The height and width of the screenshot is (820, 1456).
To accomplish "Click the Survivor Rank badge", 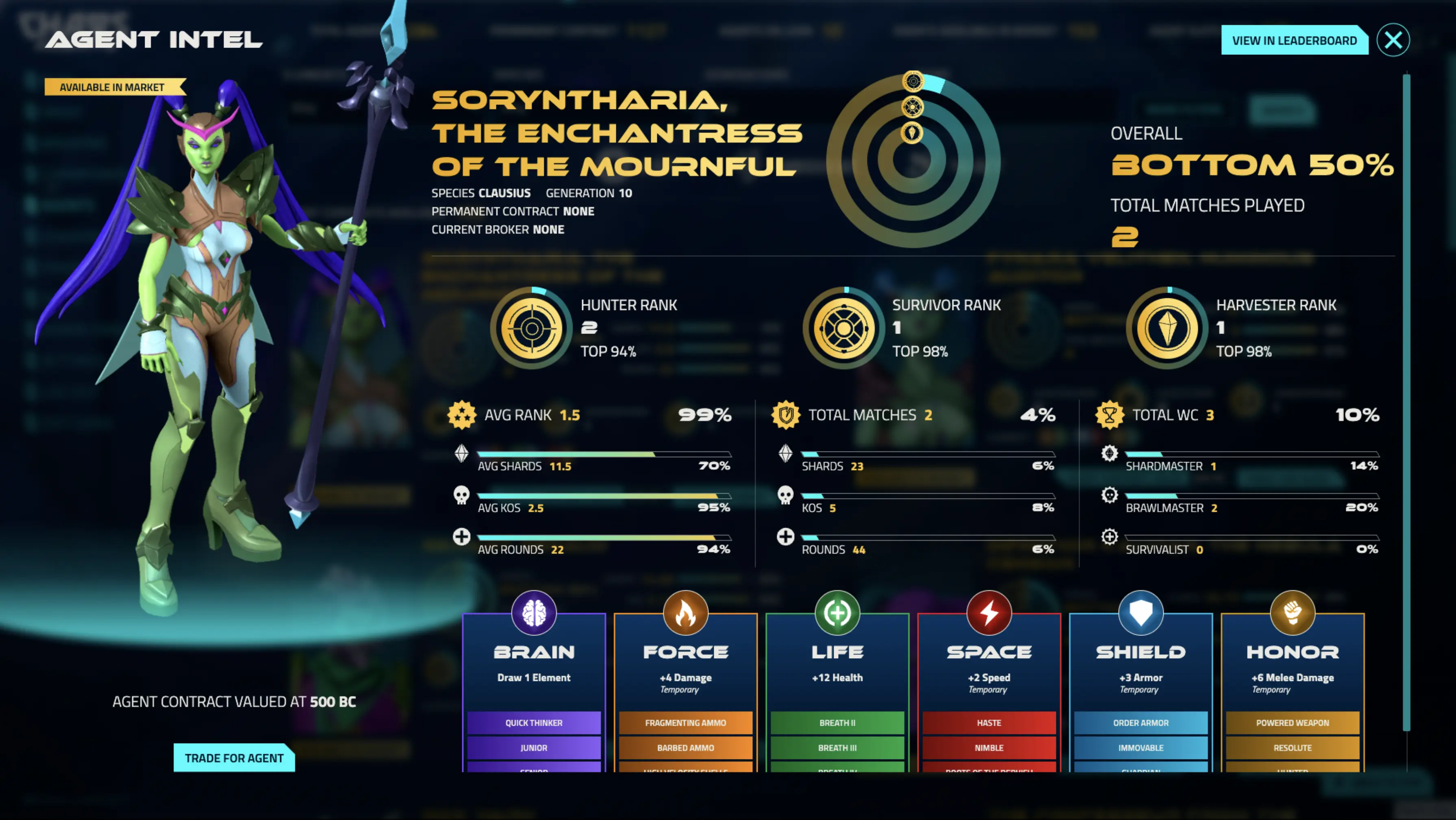I will tap(843, 328).
